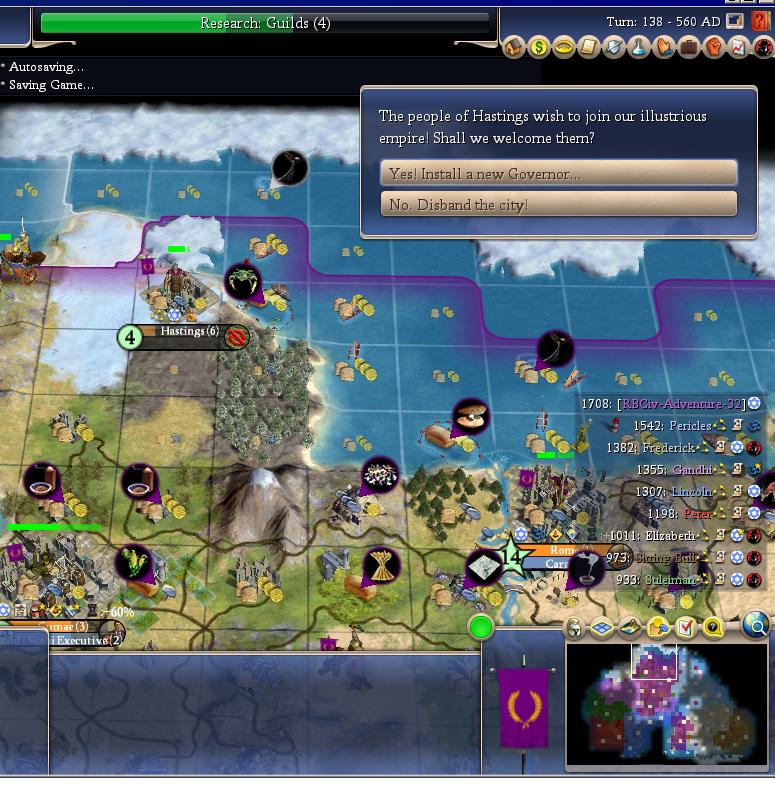Contact Gandhi from the scoreboard
This screenshot has height=791, width=775.
[x=692, y=470]
